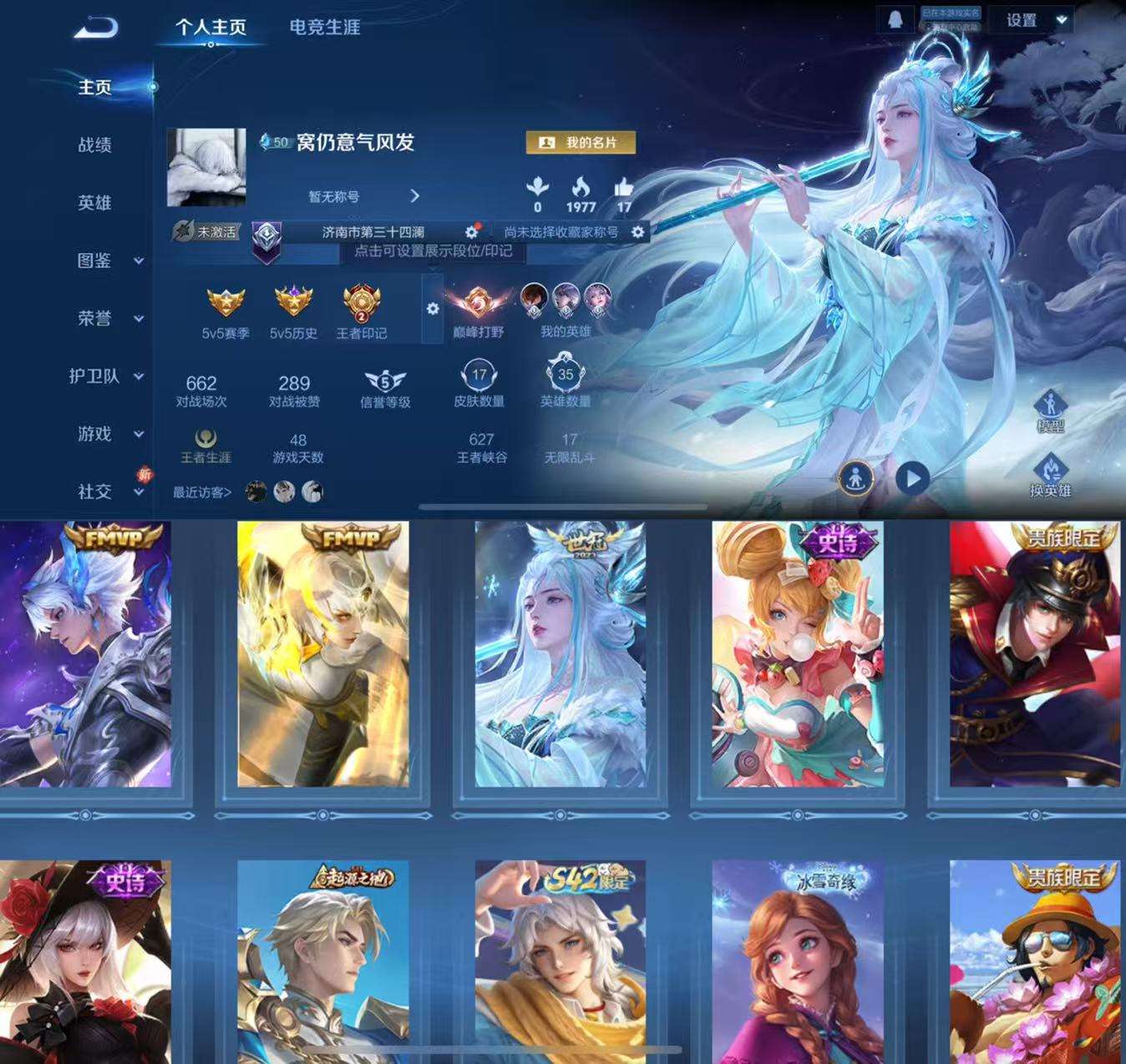
Task: Switch to the 电竞生涯 tab
Action: pyautogui.click(x=323, y=28)
